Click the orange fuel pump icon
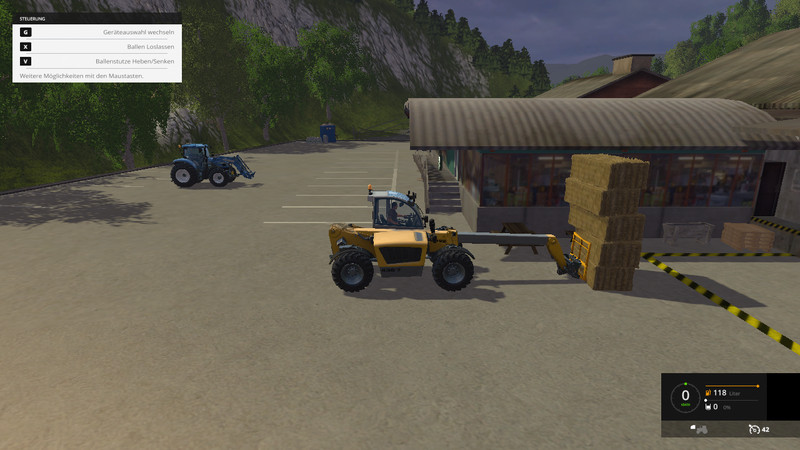Image resolution: width=800 pixels, height=450 pixels. [708, 393]
